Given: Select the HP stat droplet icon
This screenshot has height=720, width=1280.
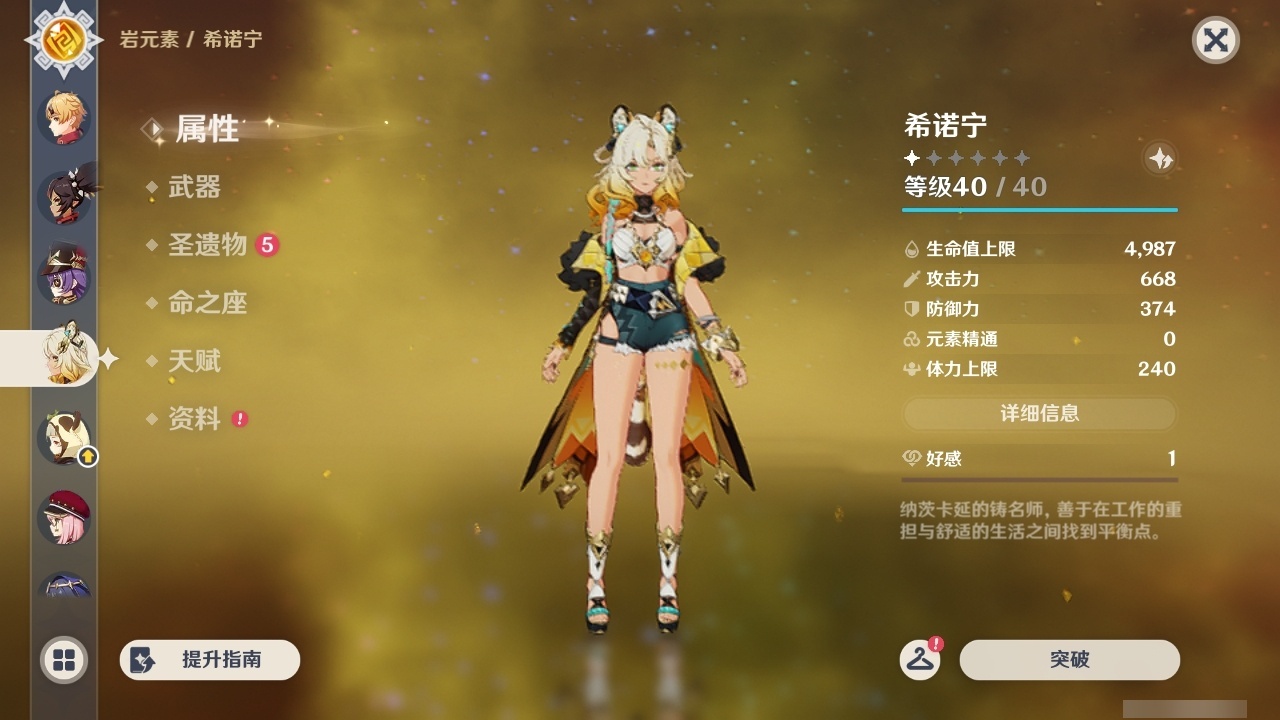Looking at the screenshot, I should [910, 249].
